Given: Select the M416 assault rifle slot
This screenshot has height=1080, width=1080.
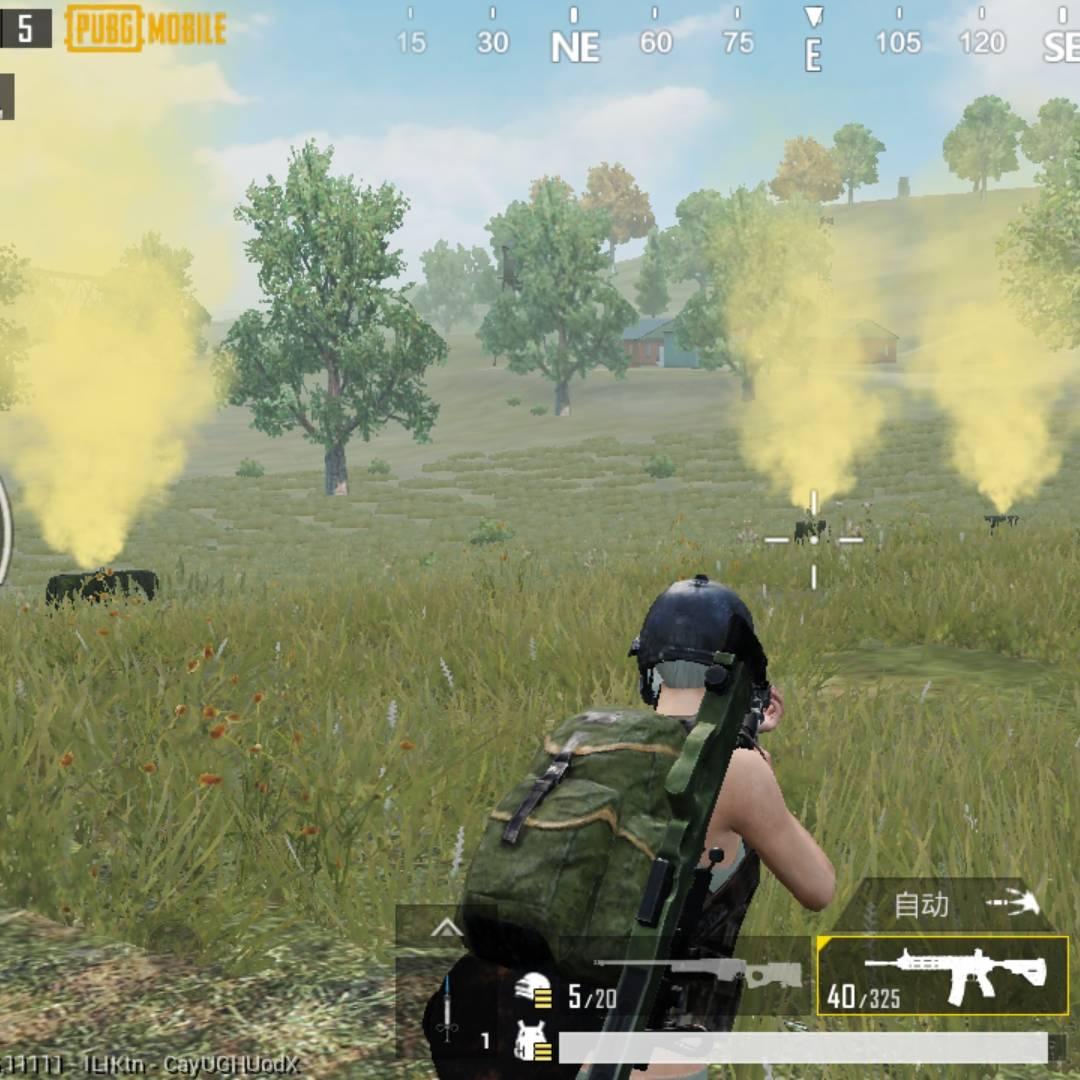Looking at the screenshot, I should pyautogui.click(x=943, y=975).
